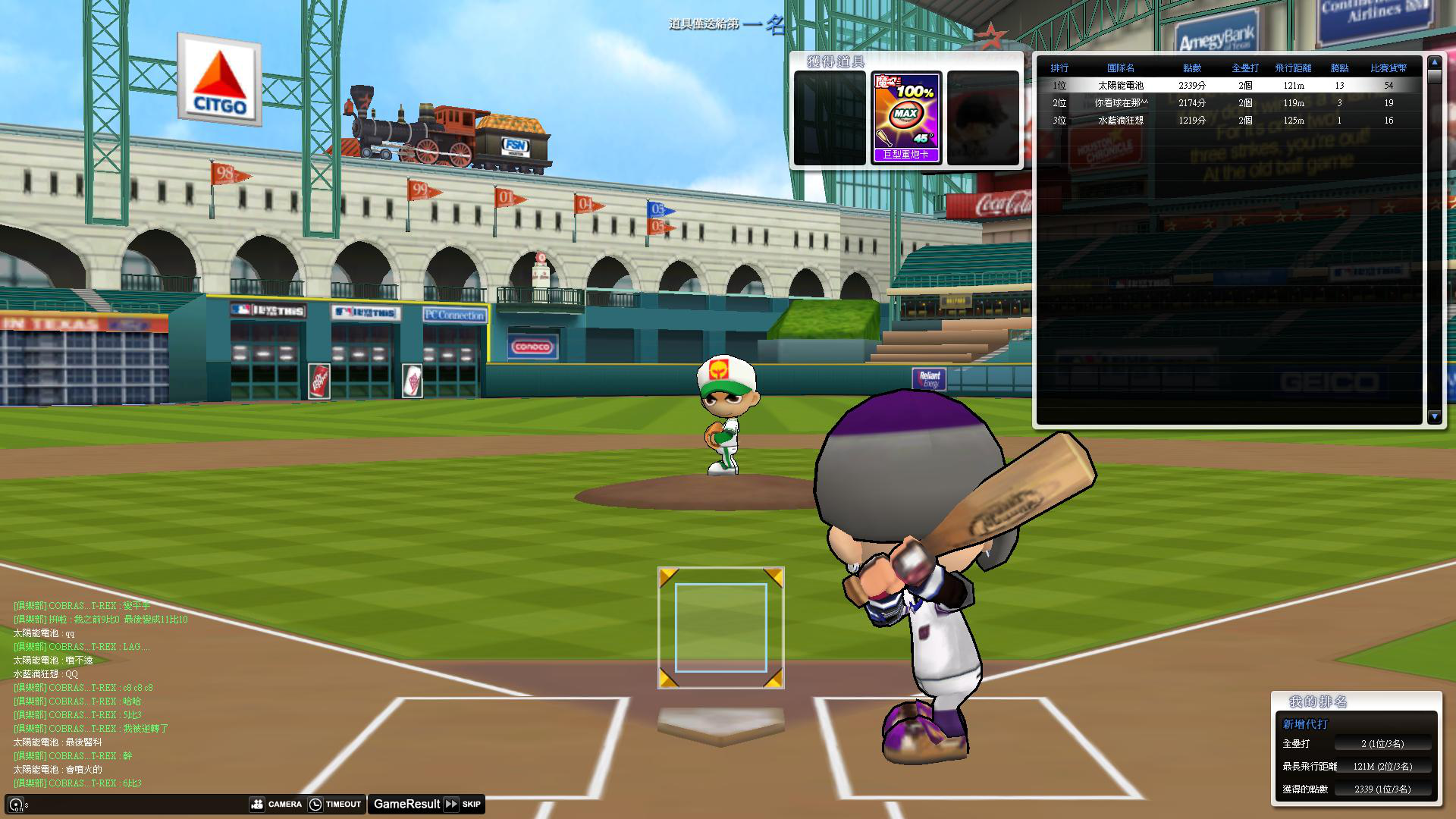
Task: Click the 飛行距離 column header
Action: (x=1292, y=68)
